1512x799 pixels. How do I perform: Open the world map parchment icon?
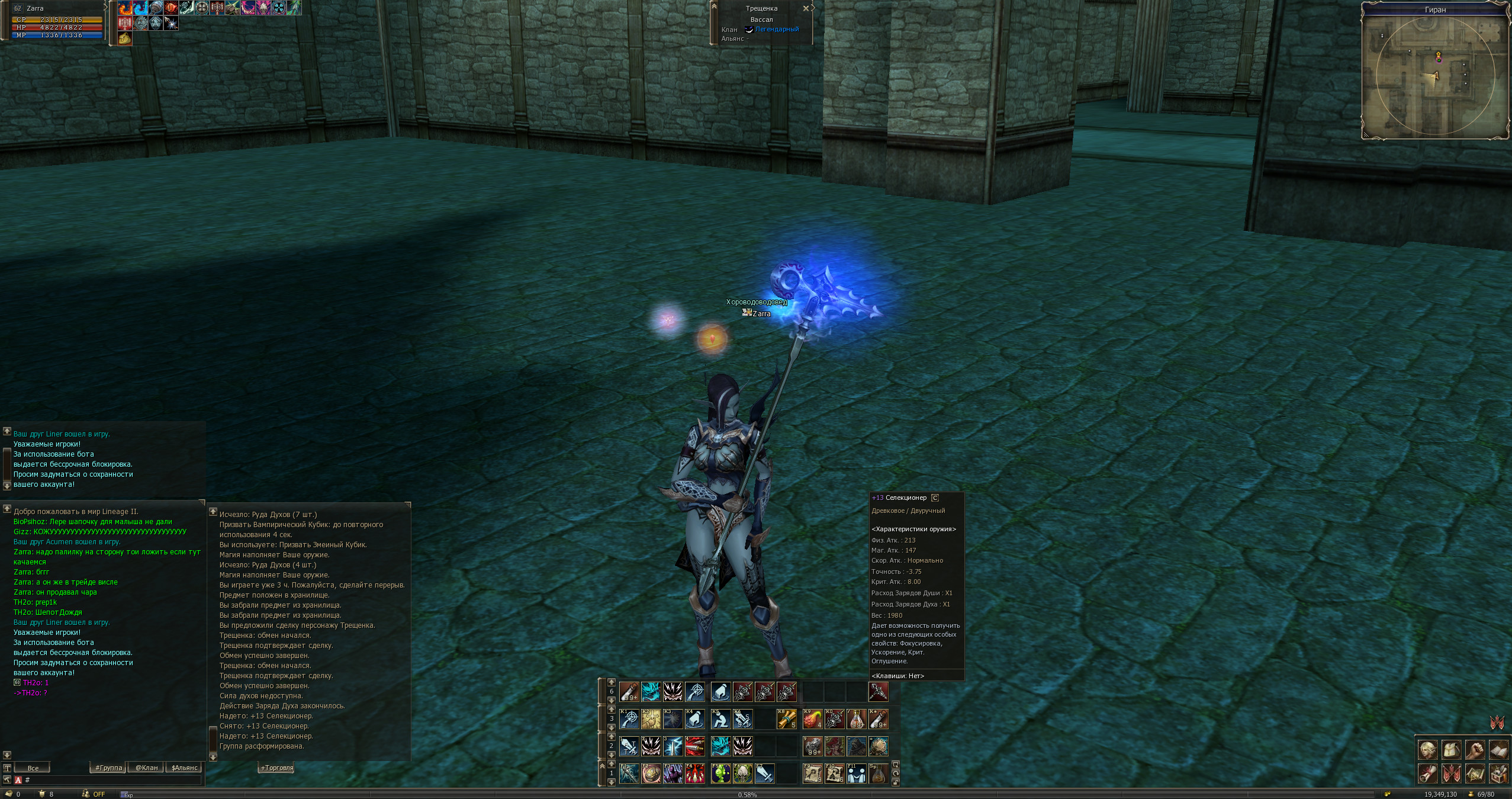pyautogui.click(x=1475, y=774)
